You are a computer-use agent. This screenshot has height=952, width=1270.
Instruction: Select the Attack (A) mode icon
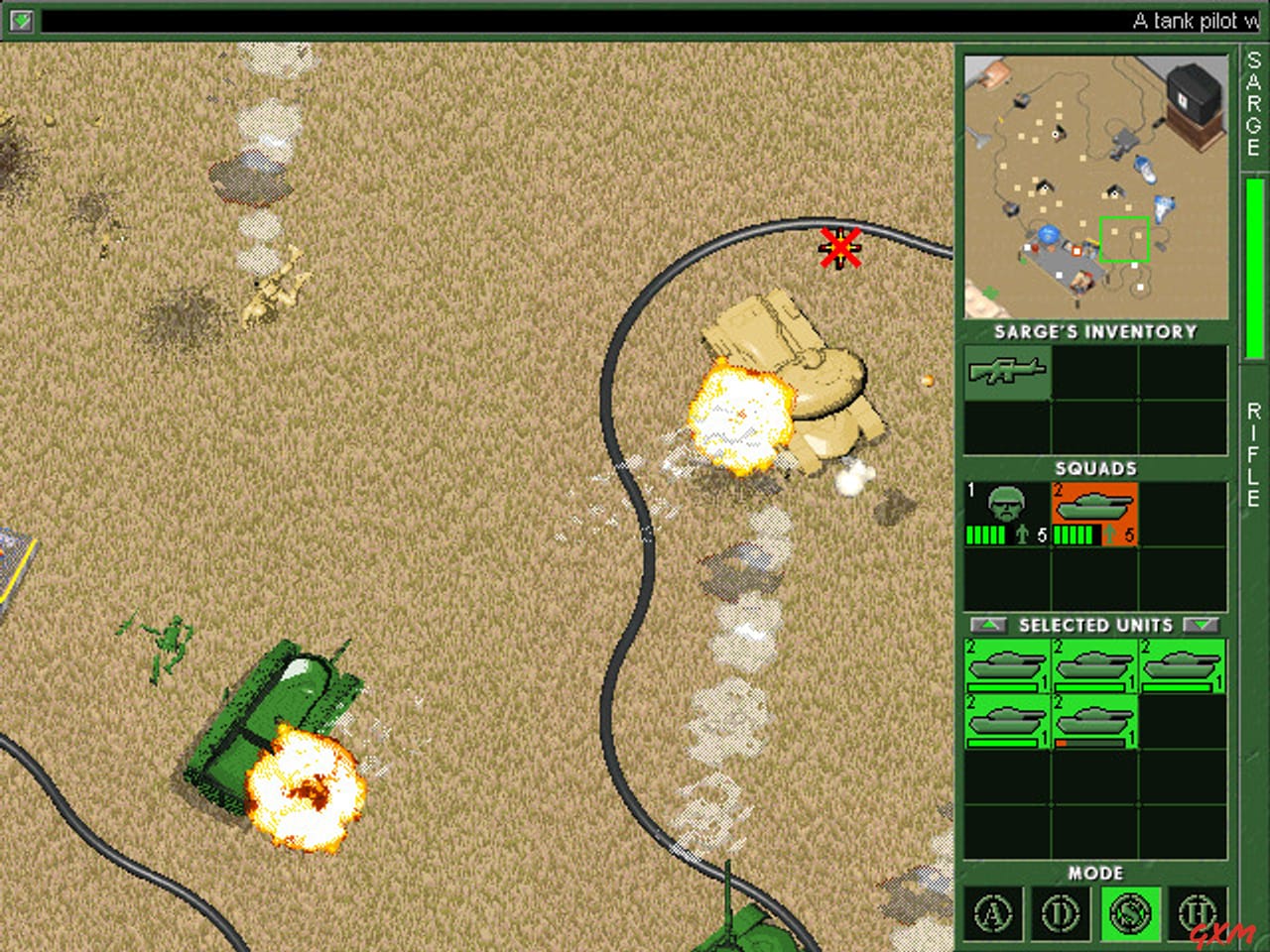(993, 913)
